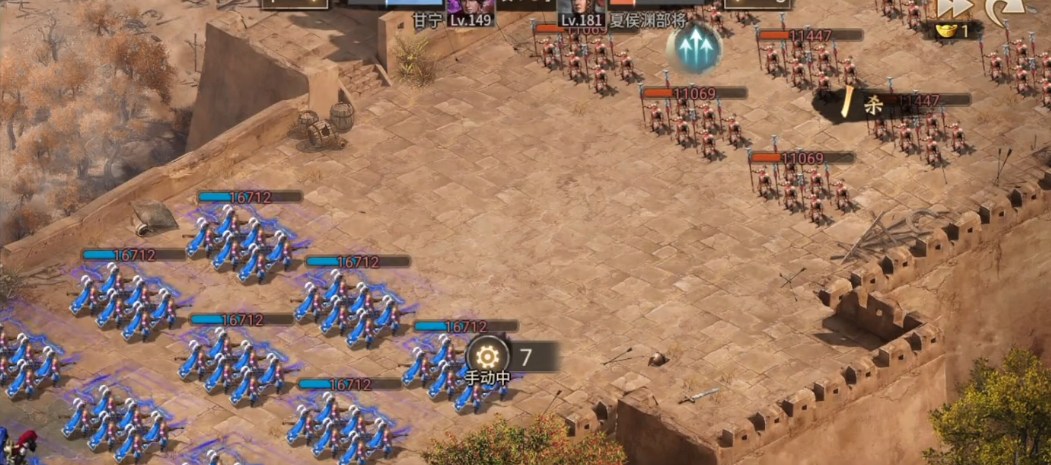Toggle the manual mode gear button
Screen dimensions: 1051x465
[x=487, y=355]
